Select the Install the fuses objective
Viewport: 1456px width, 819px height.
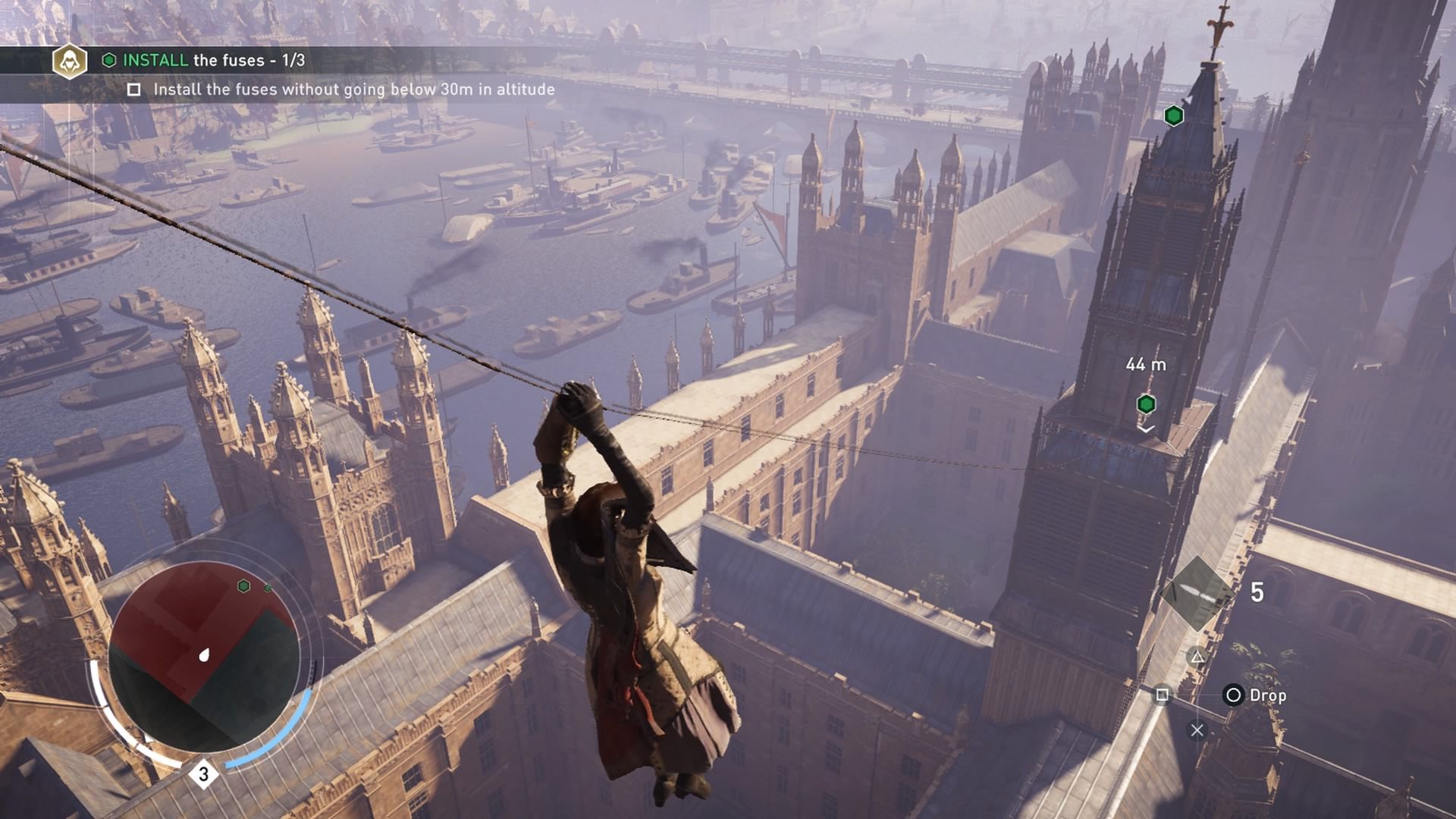pos(204,61)
